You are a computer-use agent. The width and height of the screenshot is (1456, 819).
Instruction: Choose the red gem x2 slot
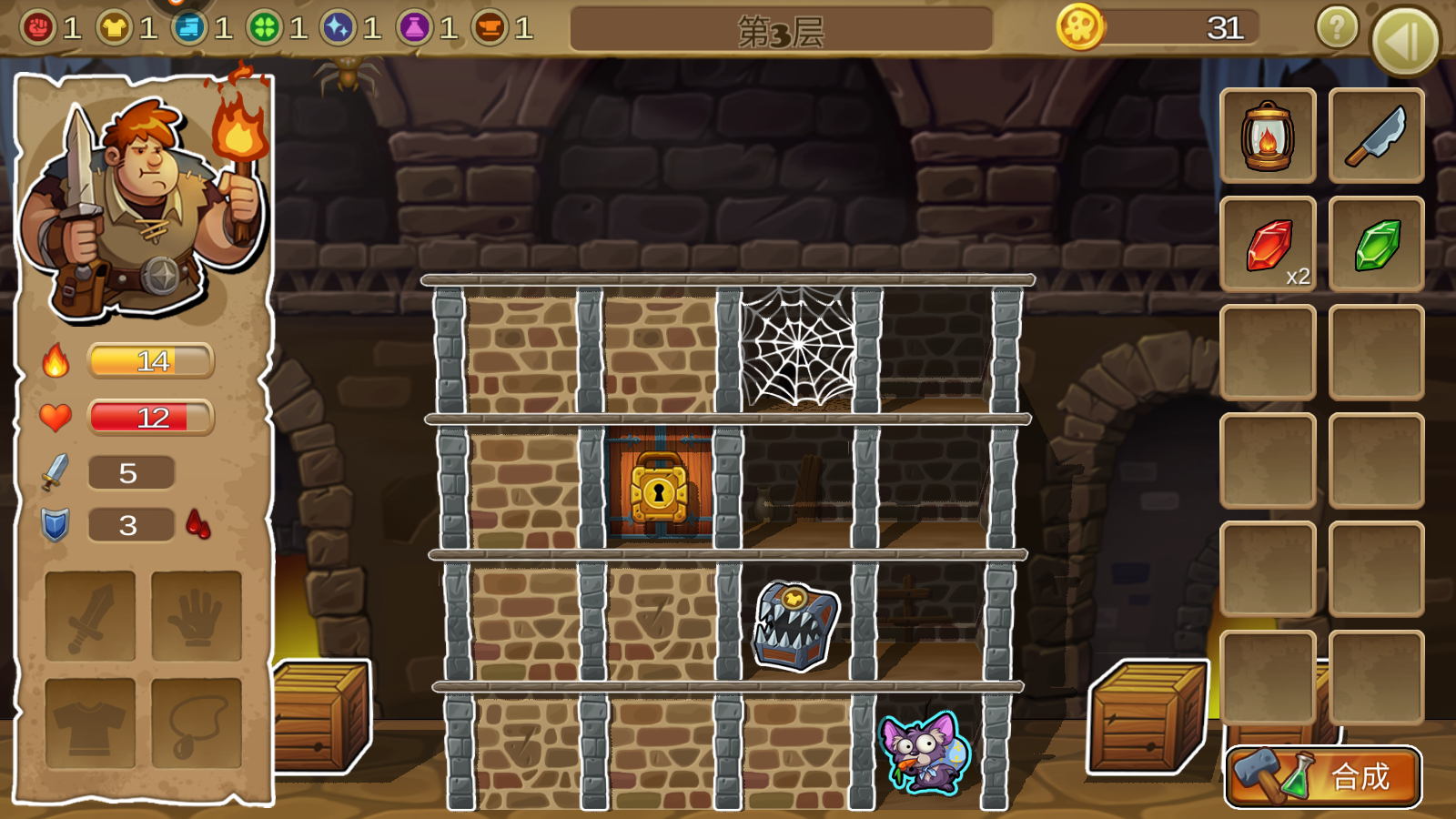[x=1268, y=245]
